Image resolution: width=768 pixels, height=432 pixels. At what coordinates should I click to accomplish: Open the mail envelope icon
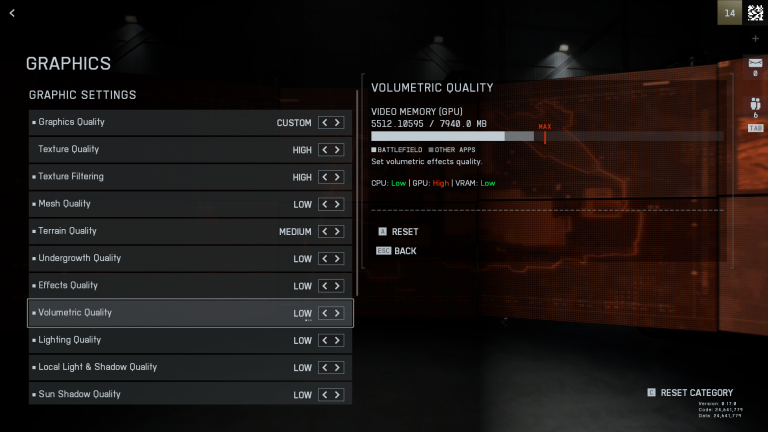tap(755, 62)
